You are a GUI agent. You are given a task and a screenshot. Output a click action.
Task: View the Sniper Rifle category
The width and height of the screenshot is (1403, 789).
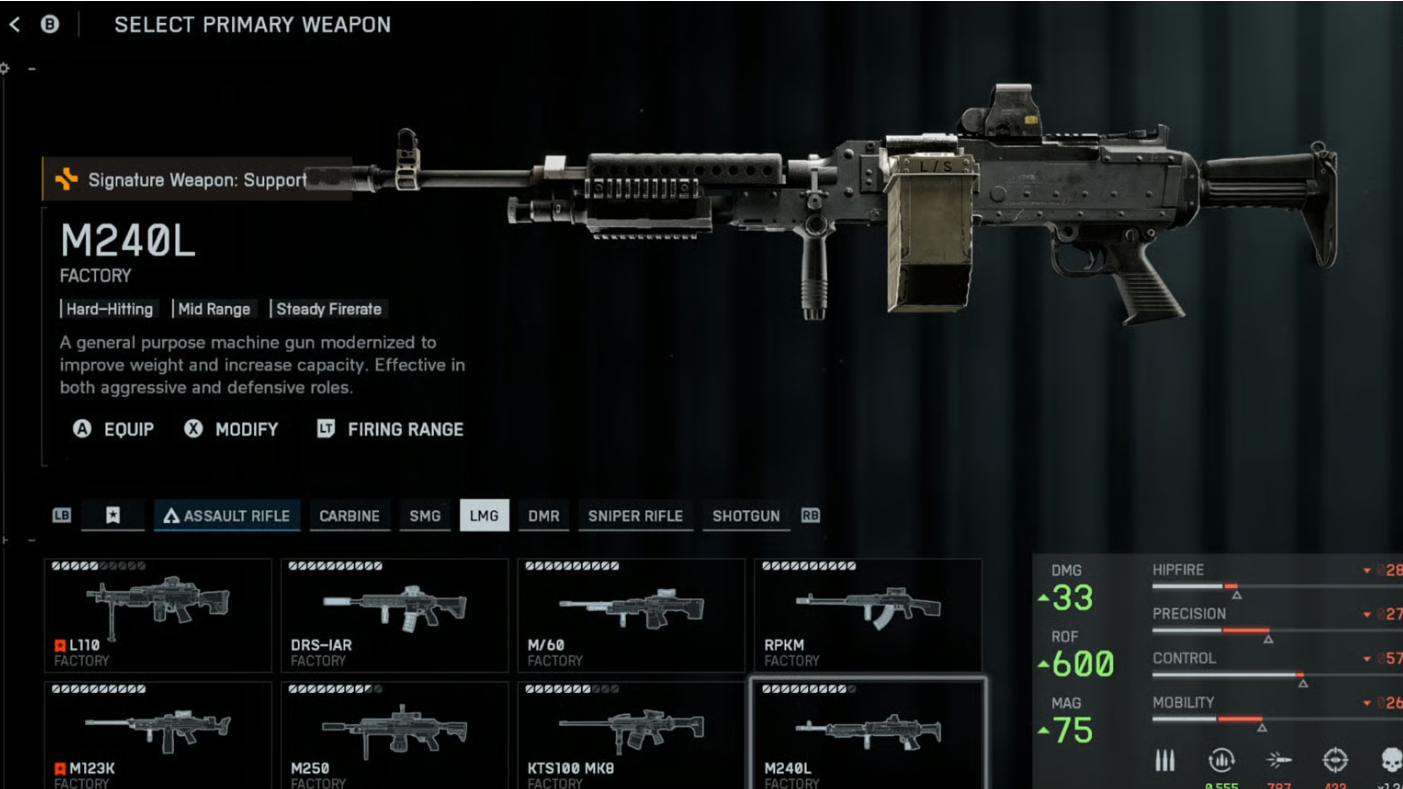click(635, 516)
